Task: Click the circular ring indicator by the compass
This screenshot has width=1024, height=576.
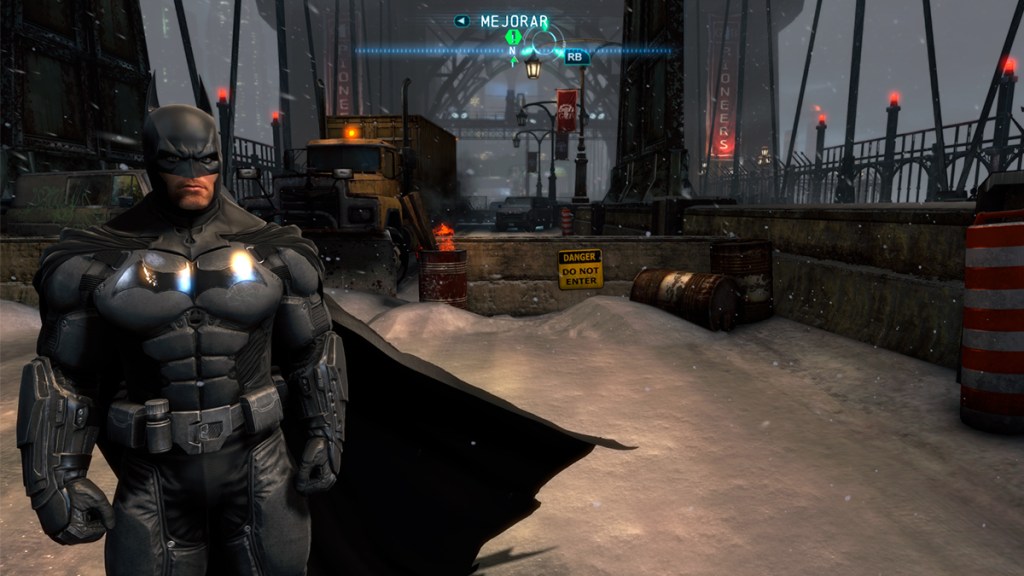Action: 545,41
